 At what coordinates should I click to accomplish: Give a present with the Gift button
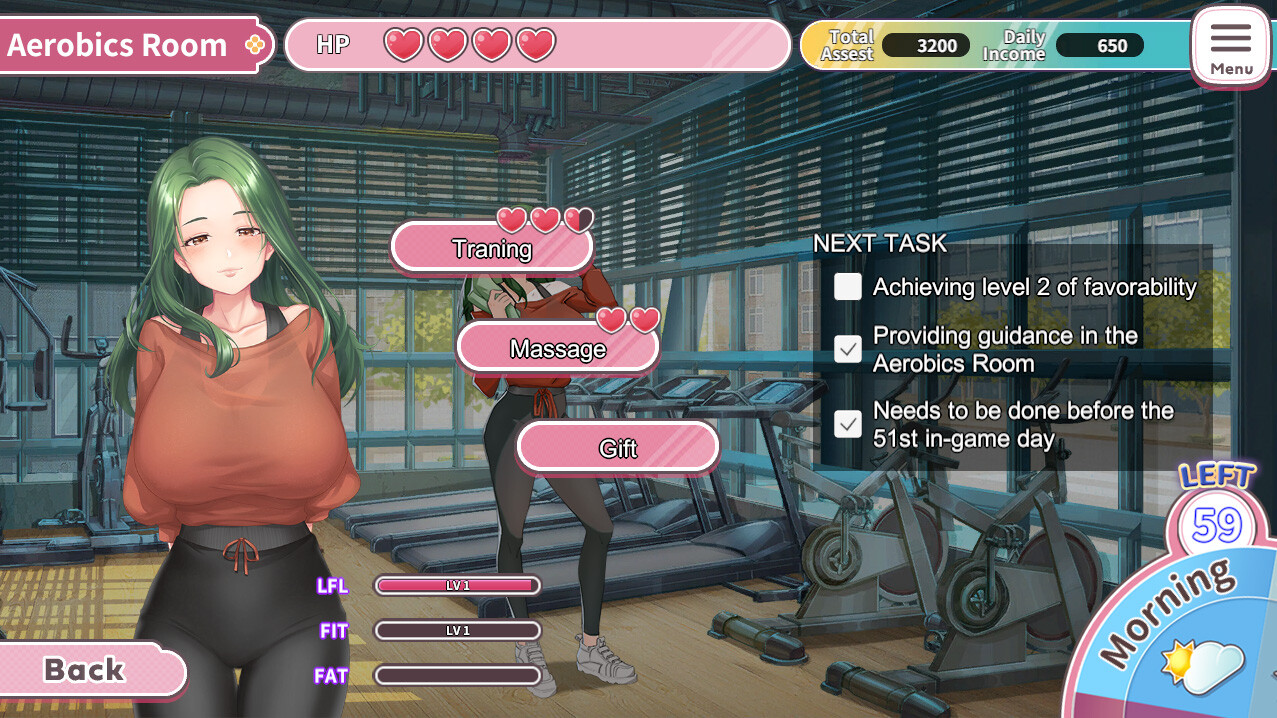[x=617, y=448]
